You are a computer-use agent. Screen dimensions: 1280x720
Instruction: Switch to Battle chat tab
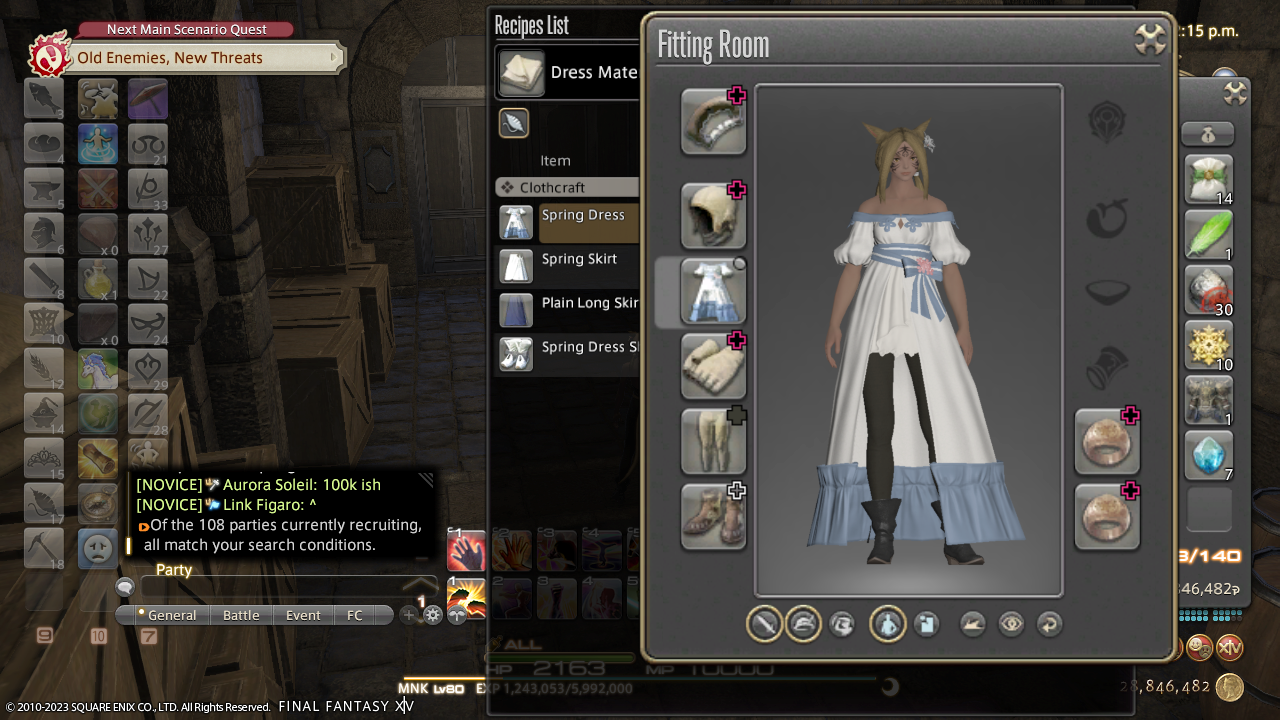[x=241, y=615]
